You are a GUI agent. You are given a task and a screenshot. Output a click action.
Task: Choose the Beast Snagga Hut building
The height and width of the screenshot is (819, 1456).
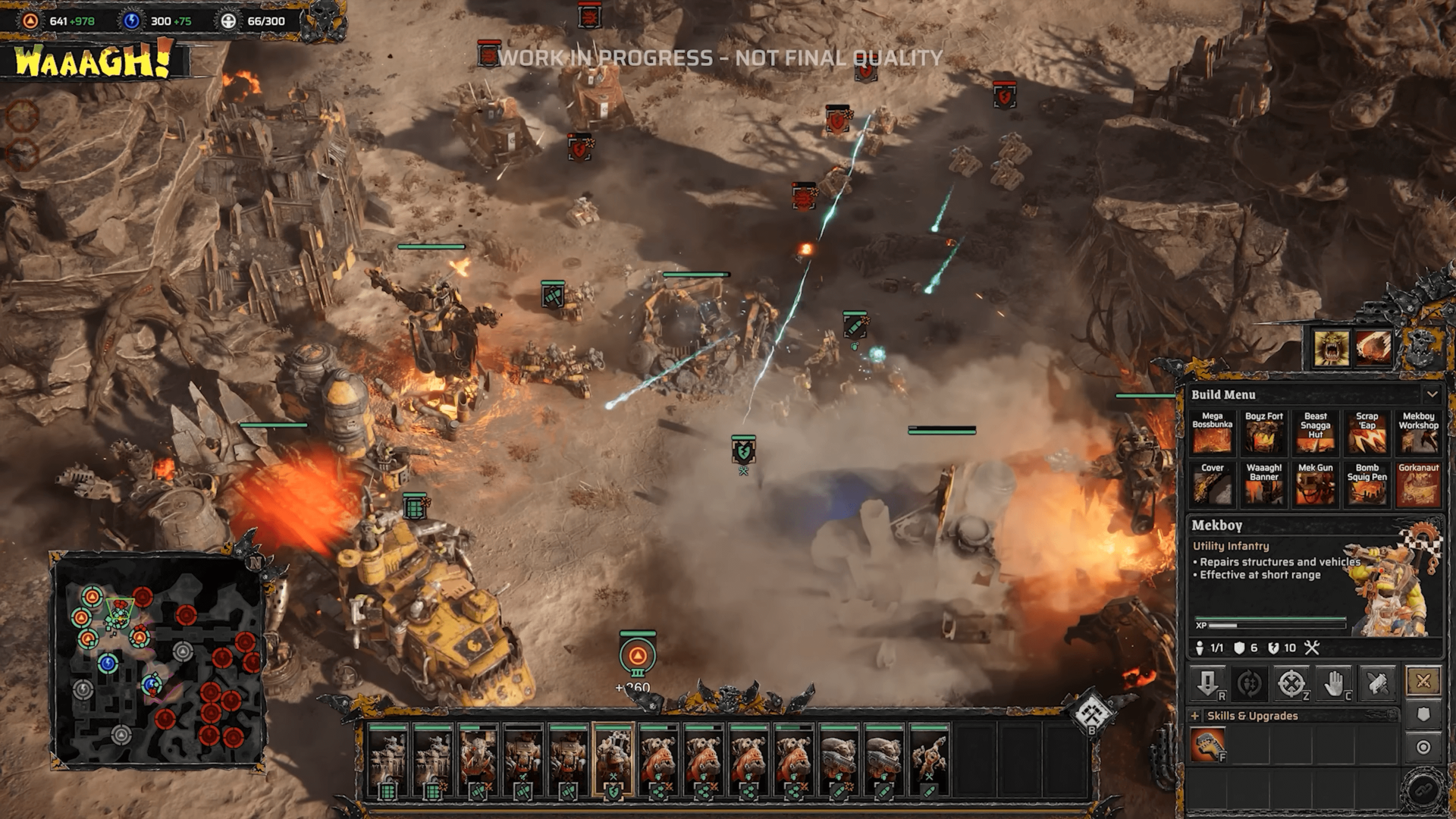tap(1315, 434)
